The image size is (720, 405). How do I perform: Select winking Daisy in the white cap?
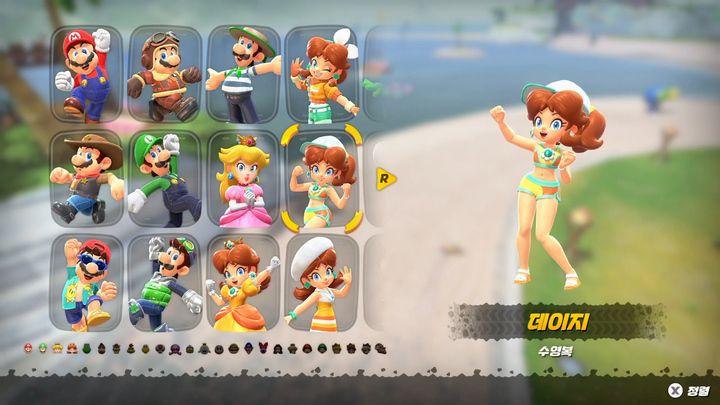pos(321,73)
